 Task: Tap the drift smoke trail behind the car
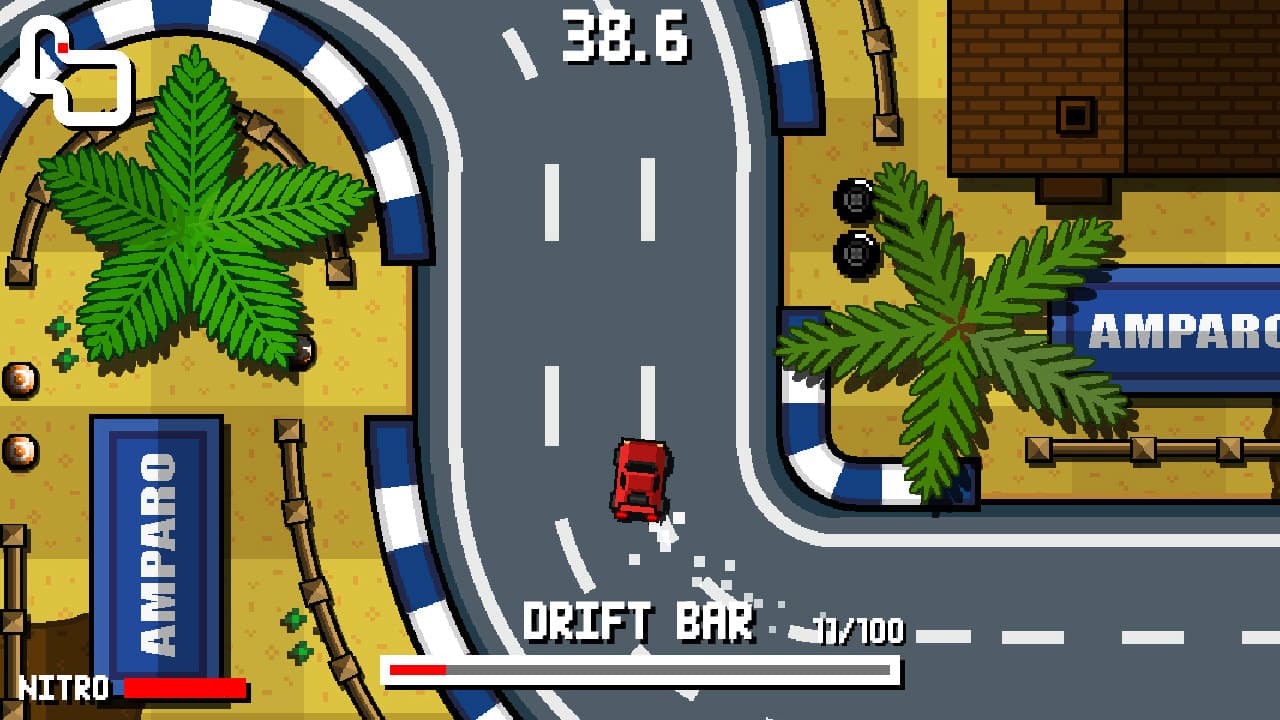700,560
